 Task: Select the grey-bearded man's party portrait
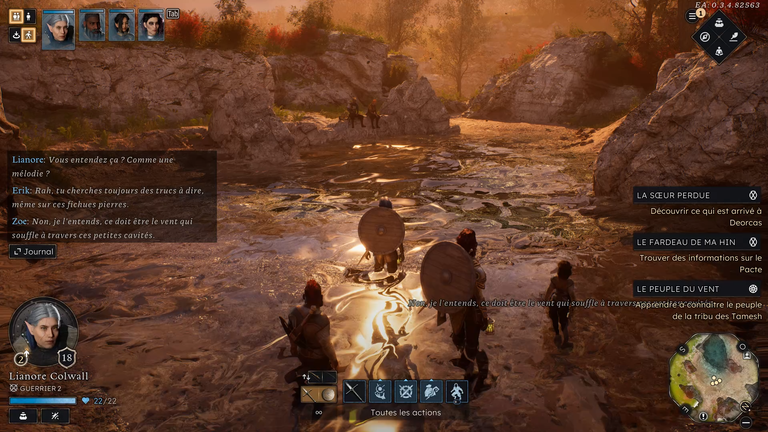click(x=92, y=26)
